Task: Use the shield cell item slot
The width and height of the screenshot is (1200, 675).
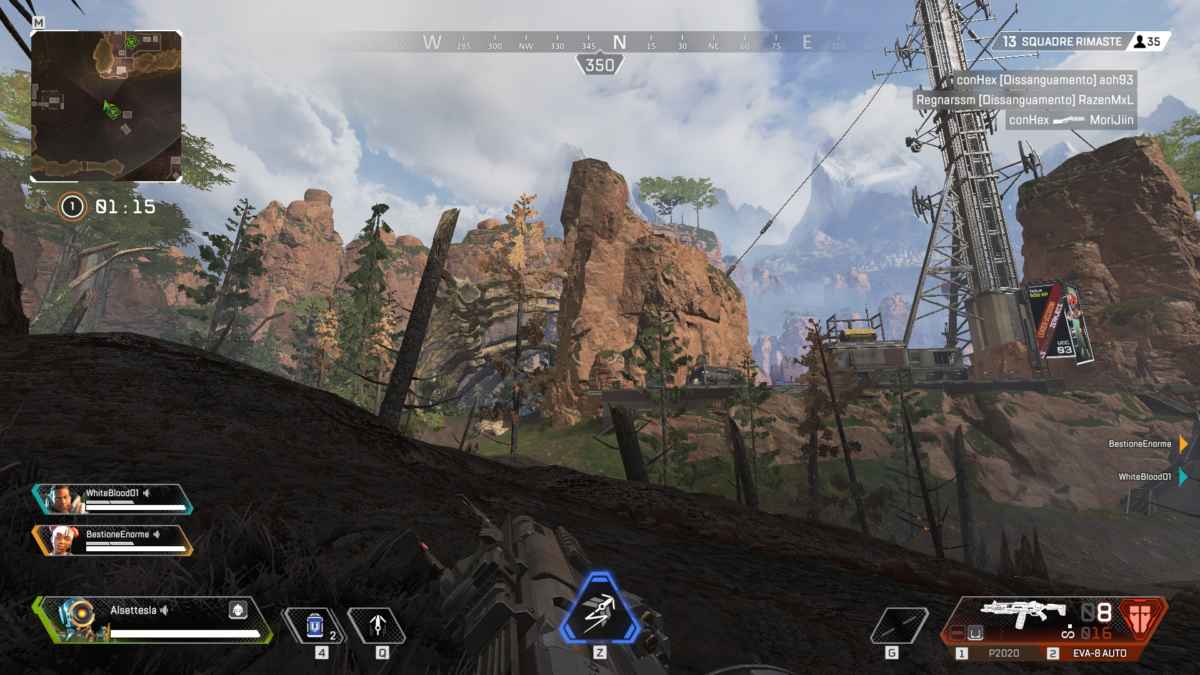Action: tap(315, 626)
